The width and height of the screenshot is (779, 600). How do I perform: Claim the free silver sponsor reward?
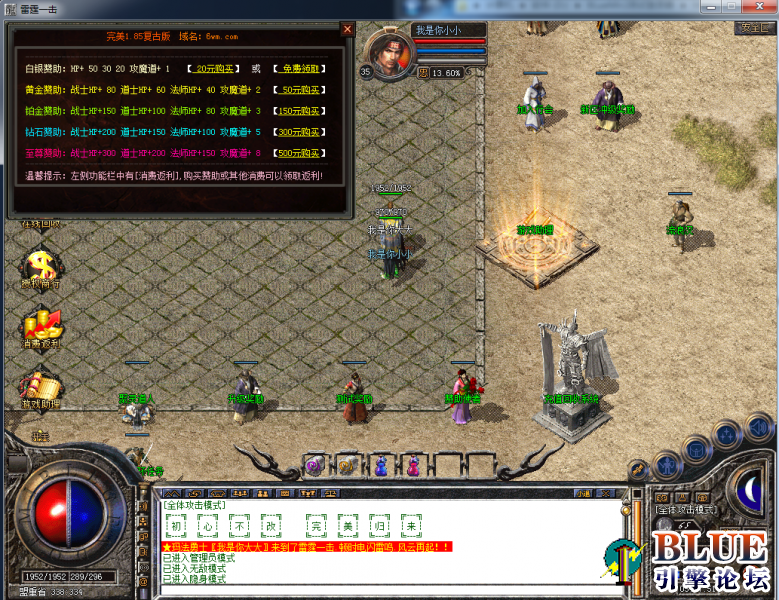(x=297, y=69)
